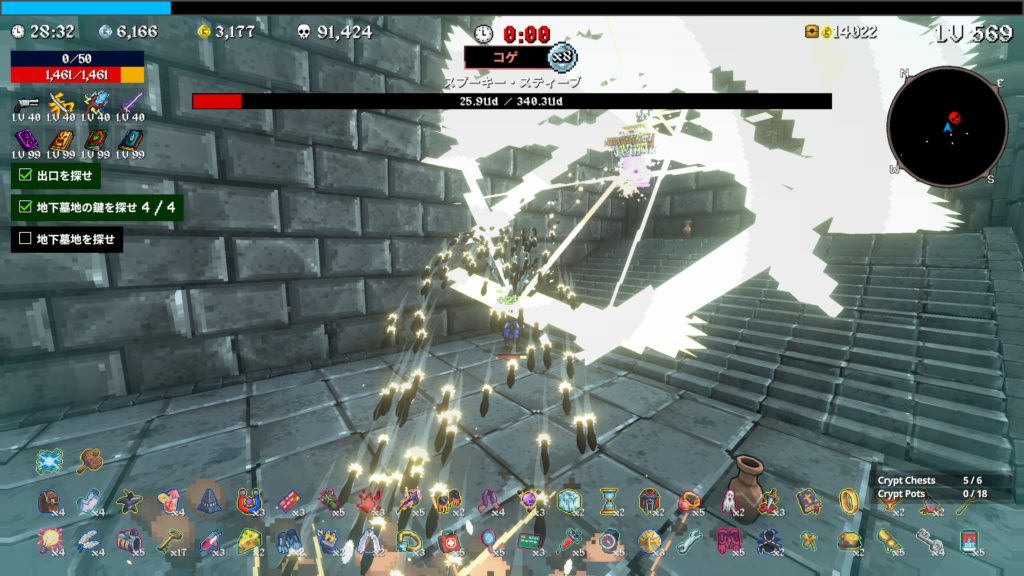Select the purple tome icon
1024x576 pixels.
point(27,139)
